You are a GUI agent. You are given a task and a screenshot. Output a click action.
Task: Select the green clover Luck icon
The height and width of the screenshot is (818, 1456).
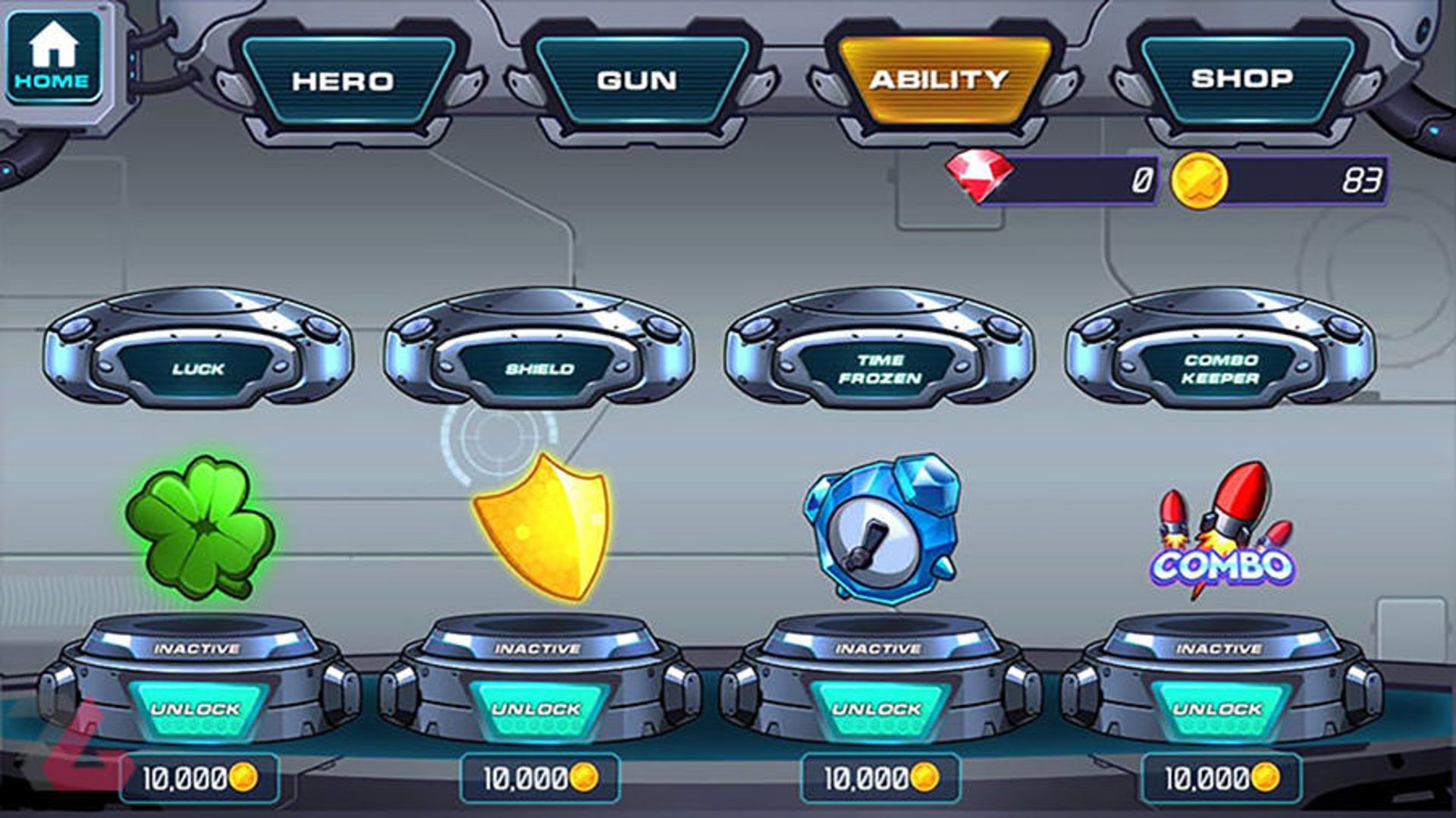(x=200, y=527)
